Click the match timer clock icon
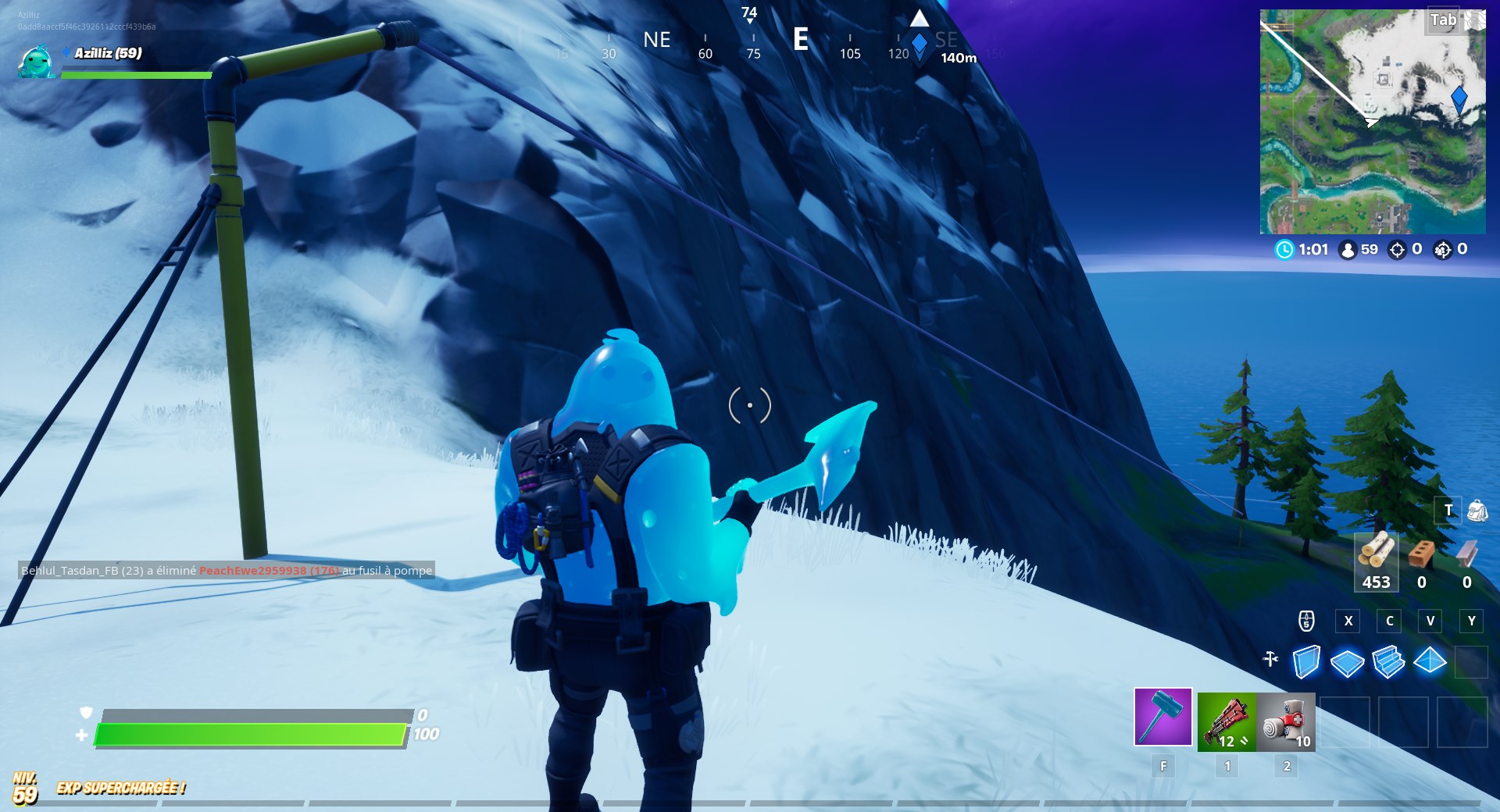The width and height of the screenshot is (1500, 812). click(1284, 251)
